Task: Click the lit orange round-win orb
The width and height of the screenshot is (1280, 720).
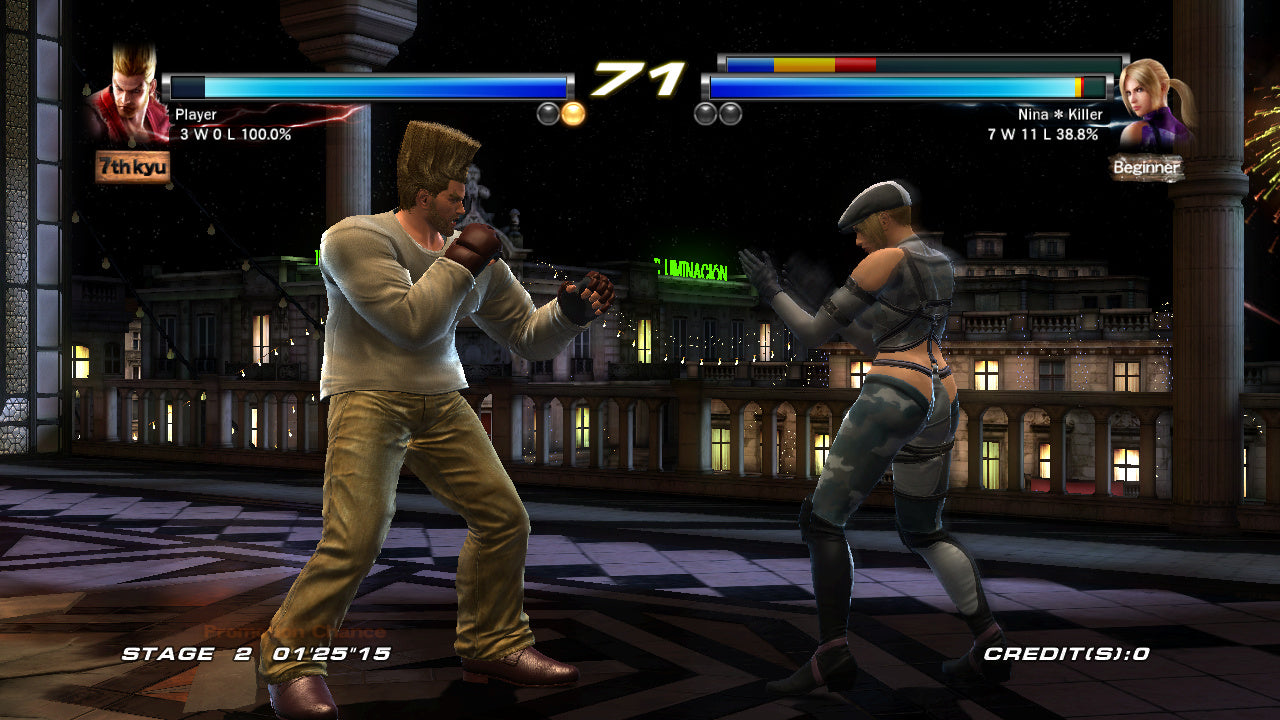Action: point(573,113)
